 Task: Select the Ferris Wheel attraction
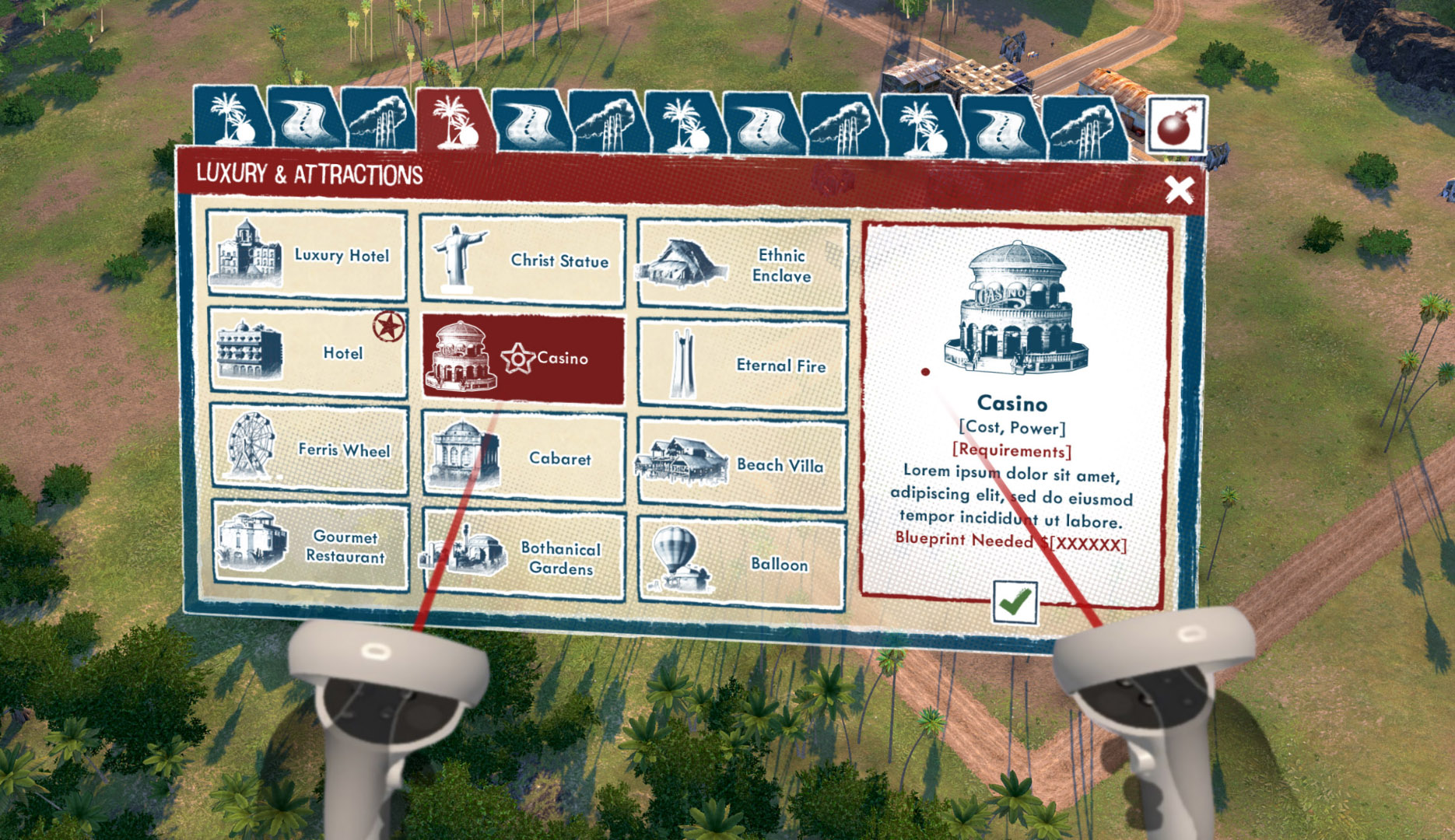tap(309, 449)
